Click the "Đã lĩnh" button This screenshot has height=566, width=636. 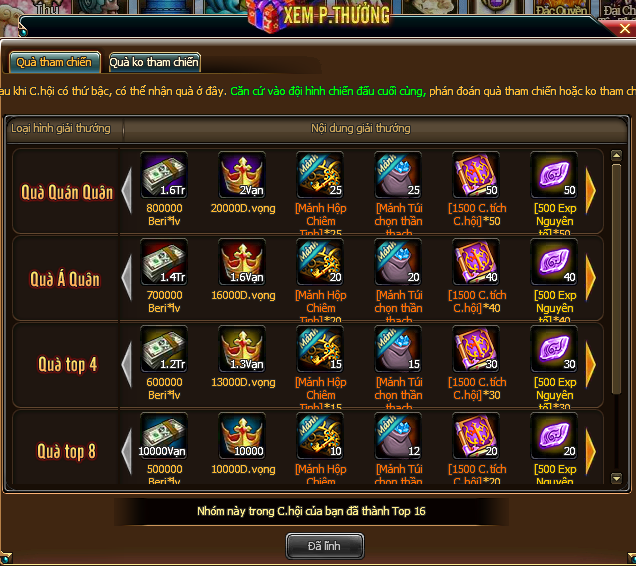point(325,545)
